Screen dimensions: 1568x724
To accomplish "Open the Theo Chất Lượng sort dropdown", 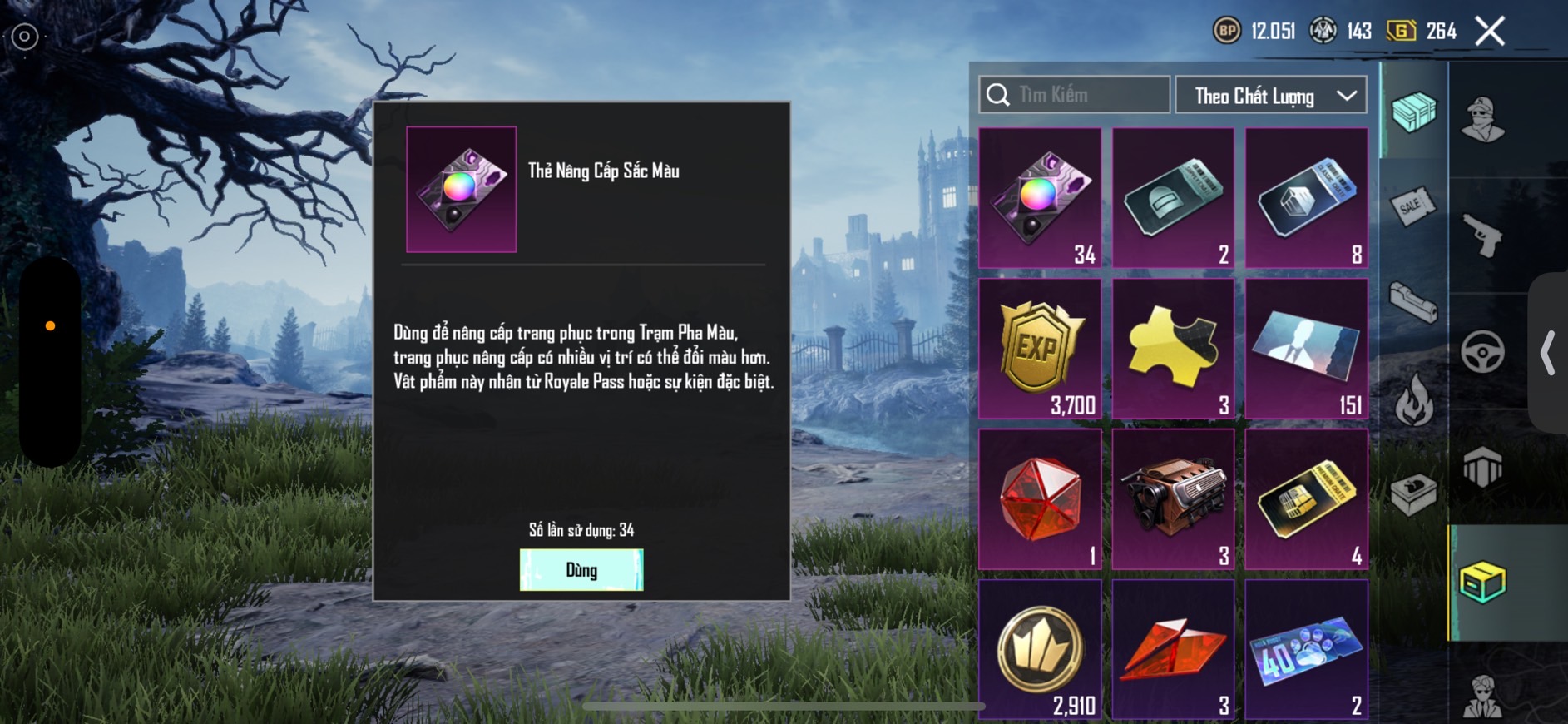I will pyautogui.click(x=1270, y=96).
